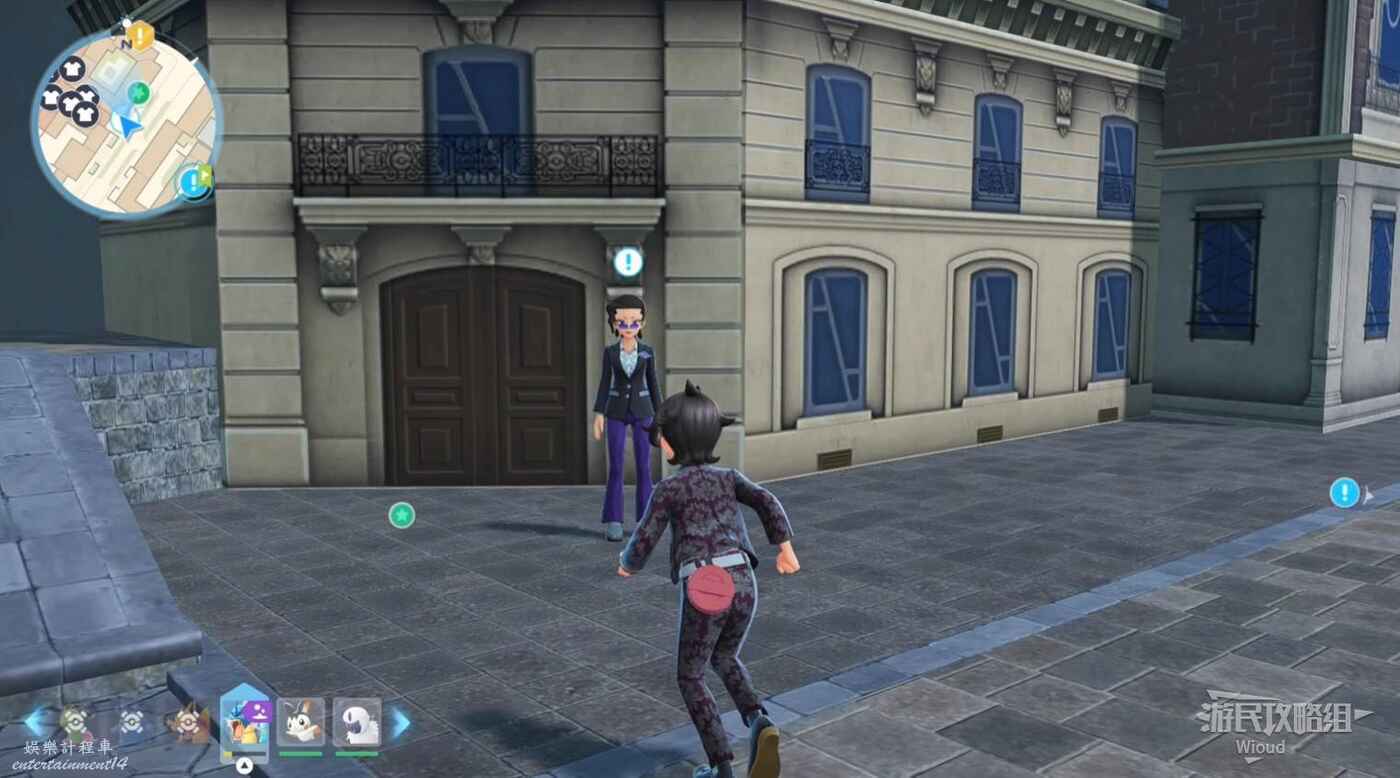Select the yellow hexagon quest marker on minimap

(x=140, y=36)
